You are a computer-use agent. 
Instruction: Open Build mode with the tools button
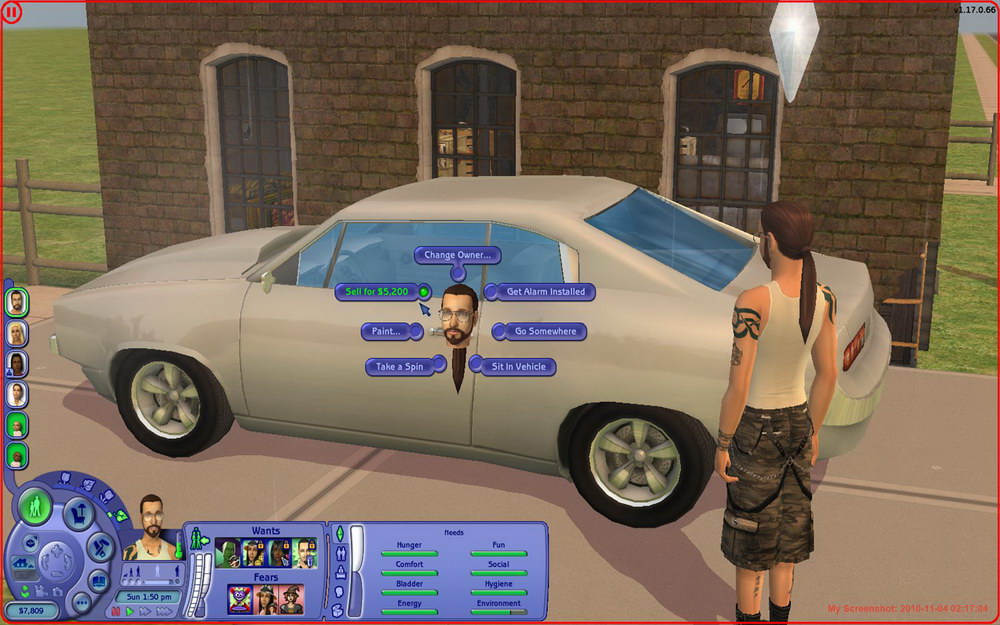(x=101, y=547)
